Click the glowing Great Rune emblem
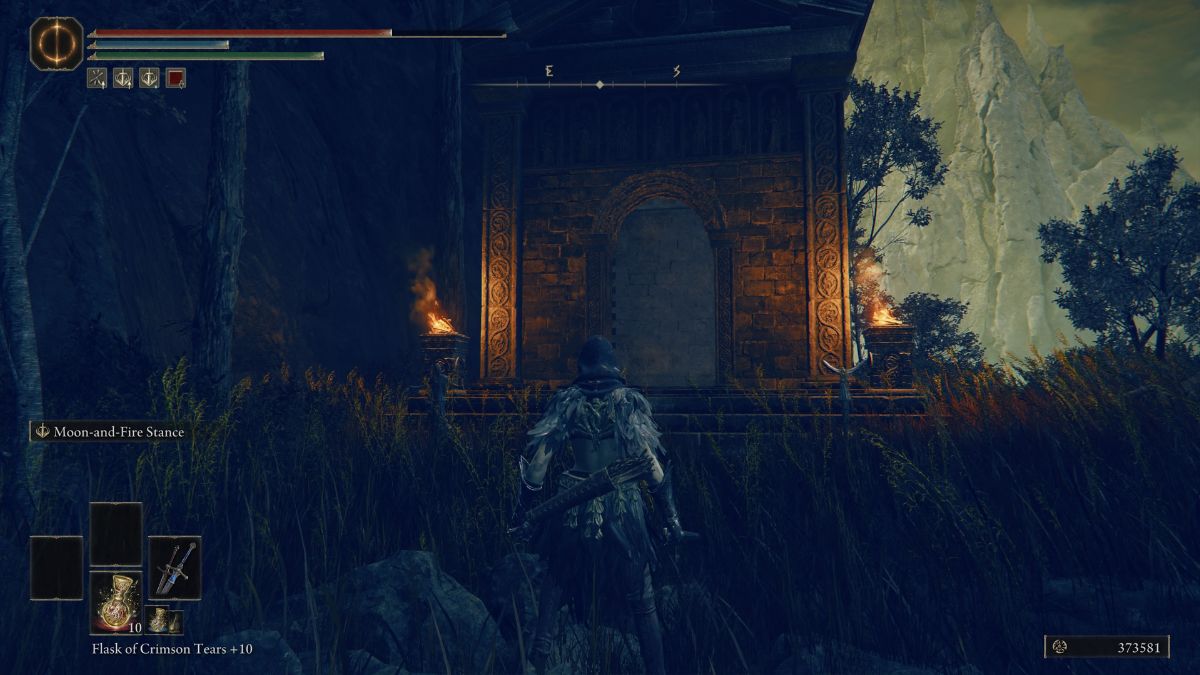This screenshot has width=1200, height=675. (56, 43)
